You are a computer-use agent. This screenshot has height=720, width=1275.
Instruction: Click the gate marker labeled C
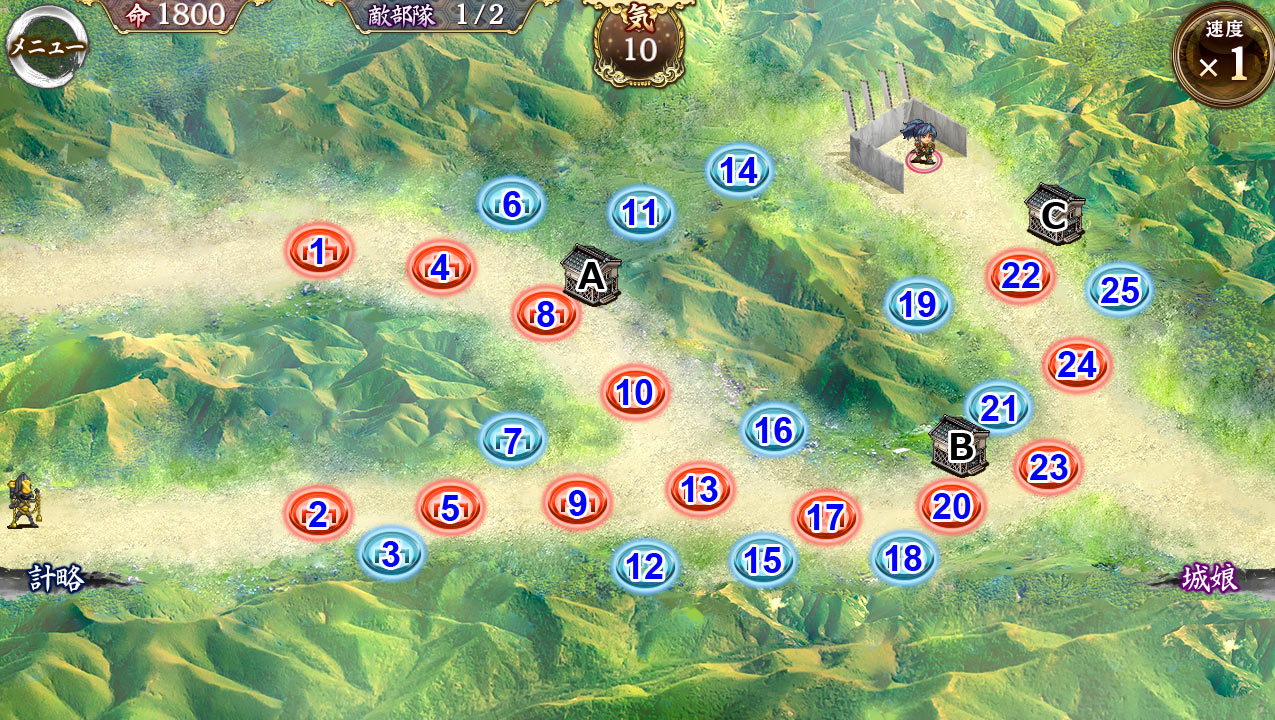click(x=1054, y=214)
